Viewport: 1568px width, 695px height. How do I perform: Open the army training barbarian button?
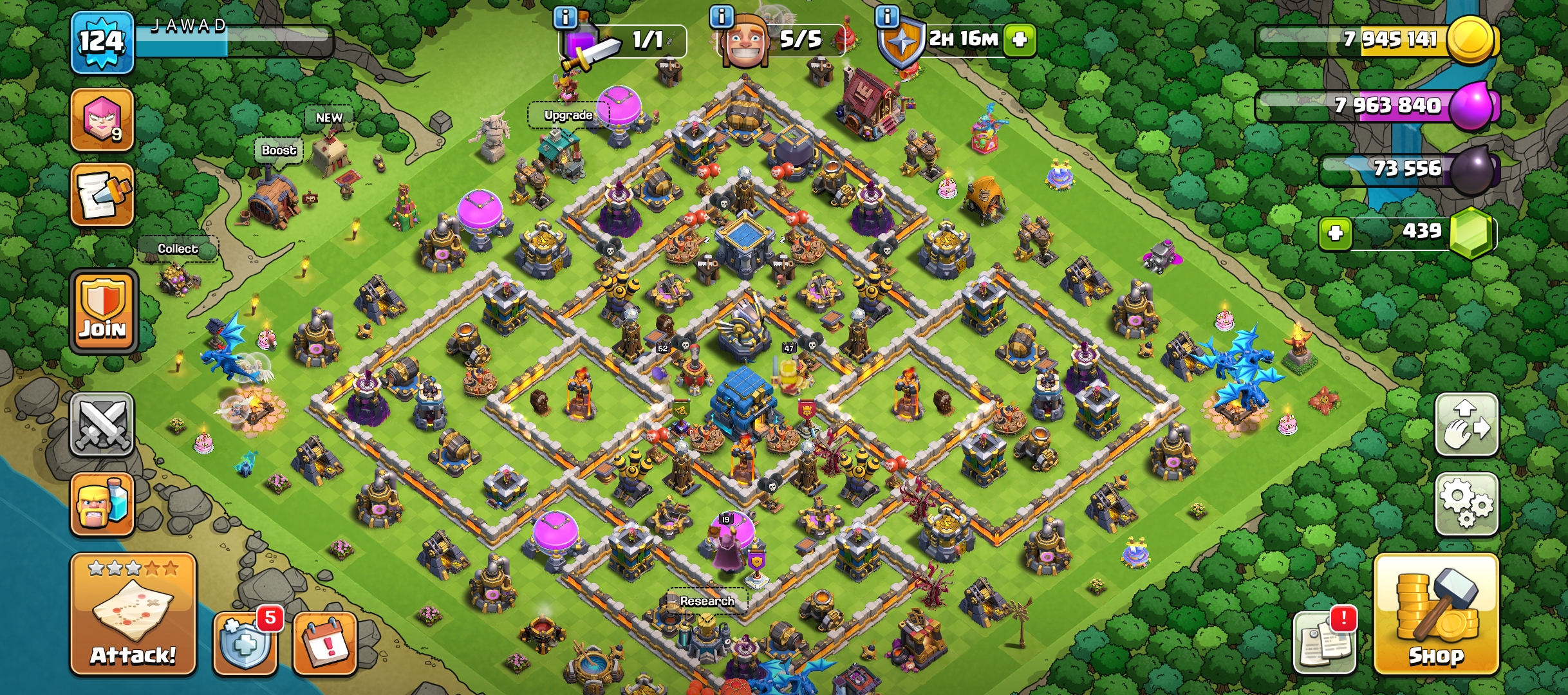tap(102, 505)
